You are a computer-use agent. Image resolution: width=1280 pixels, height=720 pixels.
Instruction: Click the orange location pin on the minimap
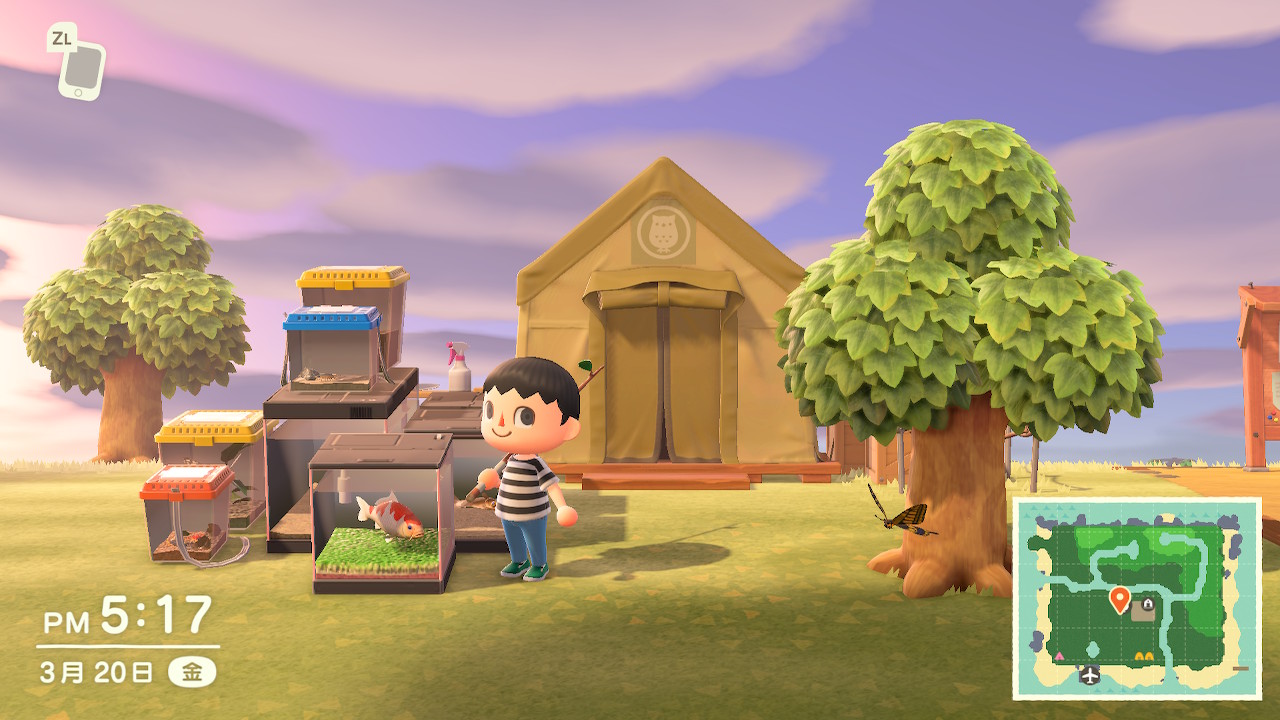click(x=1120, y=599)
